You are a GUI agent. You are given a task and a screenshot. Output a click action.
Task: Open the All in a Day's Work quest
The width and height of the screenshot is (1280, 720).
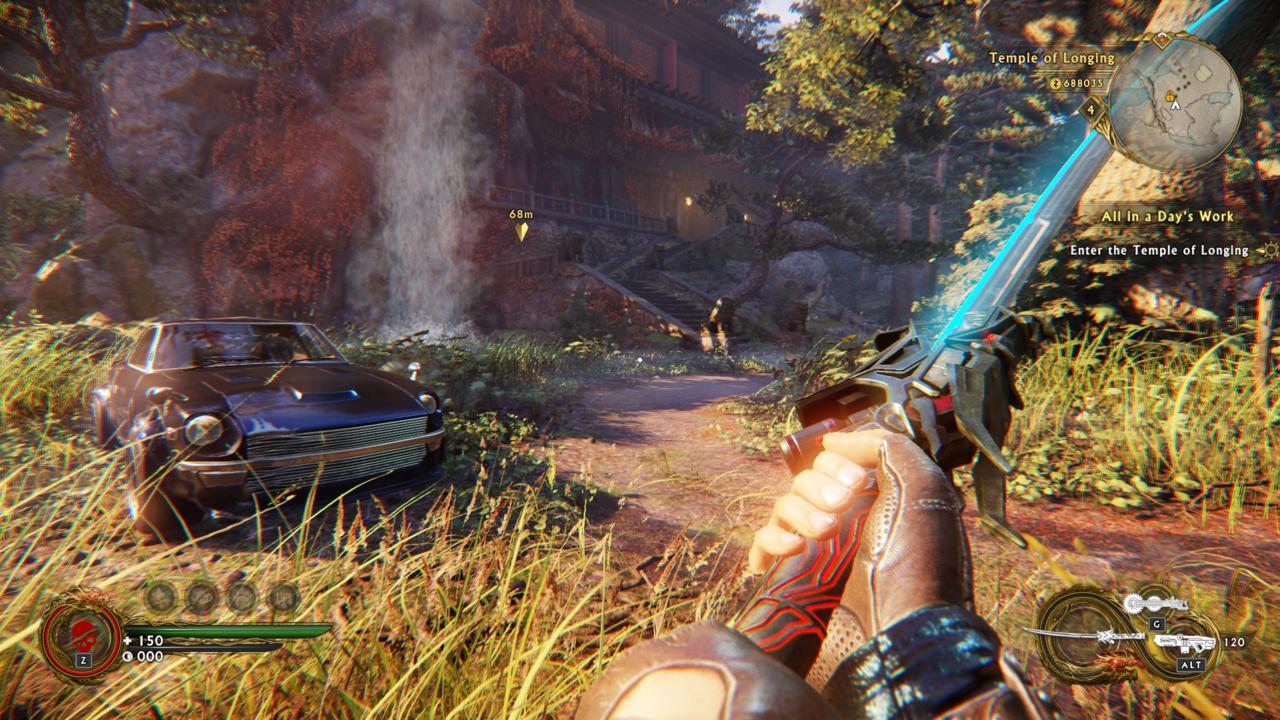1167,216
